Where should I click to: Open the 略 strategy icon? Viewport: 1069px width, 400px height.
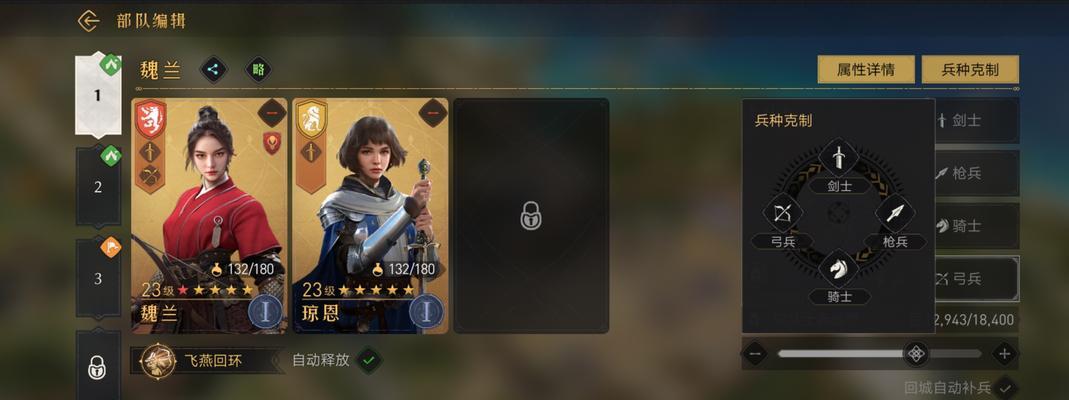[x=258, y=69]
